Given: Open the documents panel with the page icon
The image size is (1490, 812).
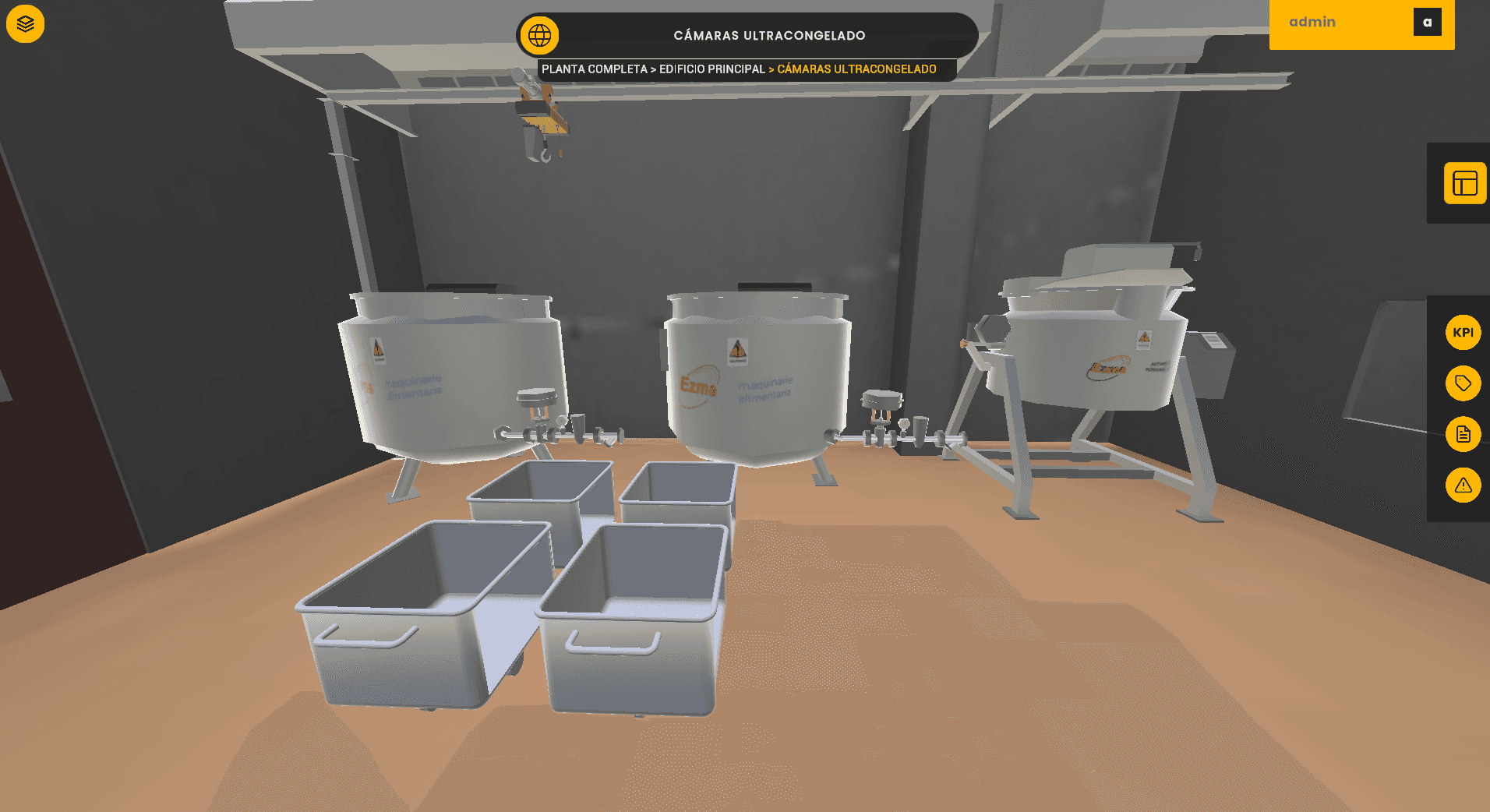Looking at the screenshot, I should point(1463,434).
